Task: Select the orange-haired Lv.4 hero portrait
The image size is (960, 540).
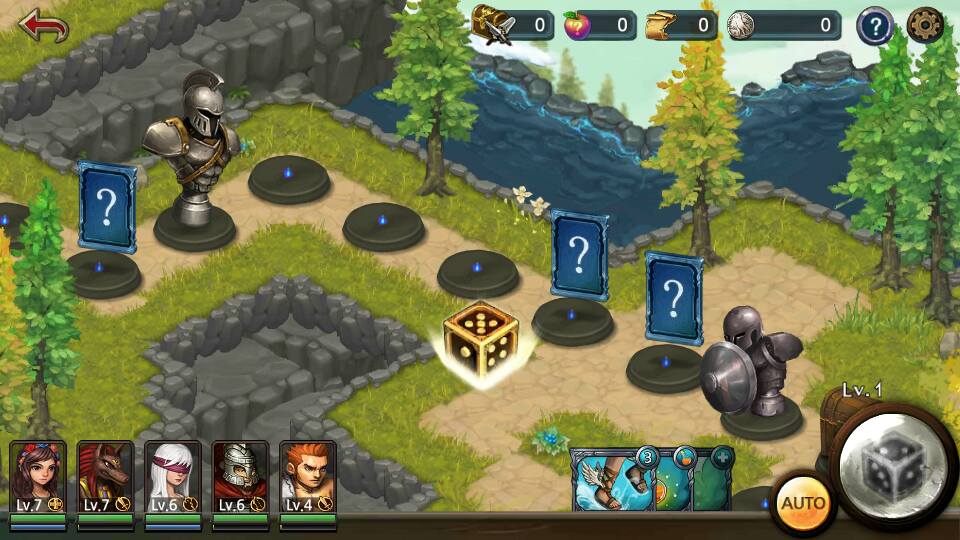Action: 307,477
